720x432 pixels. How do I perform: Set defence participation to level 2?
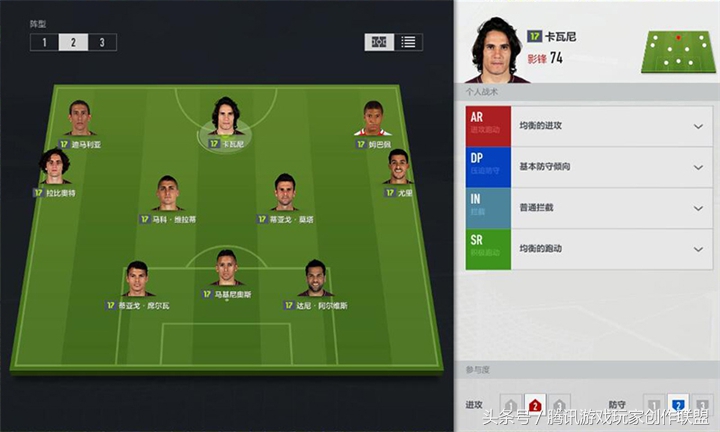(x=677, y=405)
